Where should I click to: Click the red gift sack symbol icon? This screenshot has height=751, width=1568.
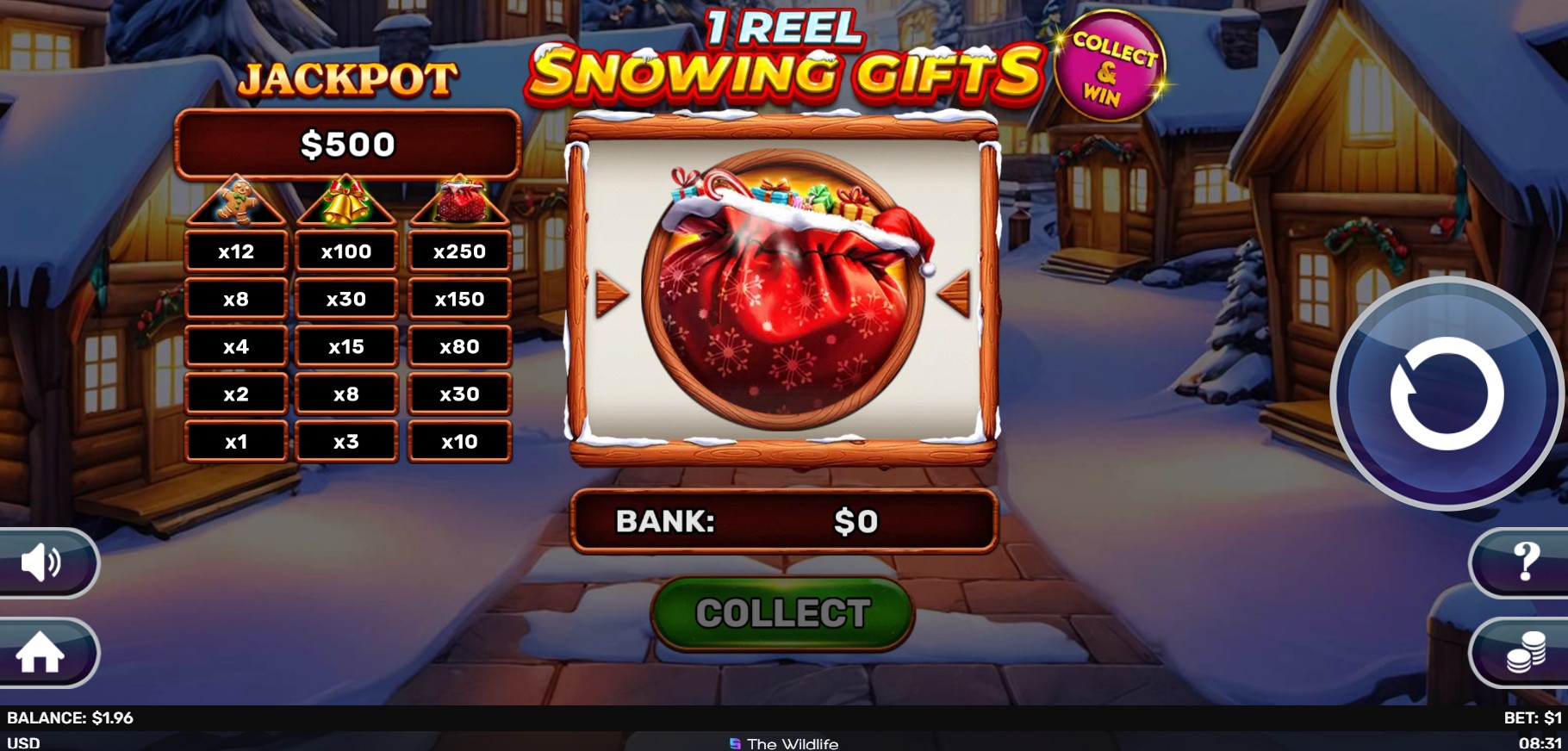coord(459,202)
